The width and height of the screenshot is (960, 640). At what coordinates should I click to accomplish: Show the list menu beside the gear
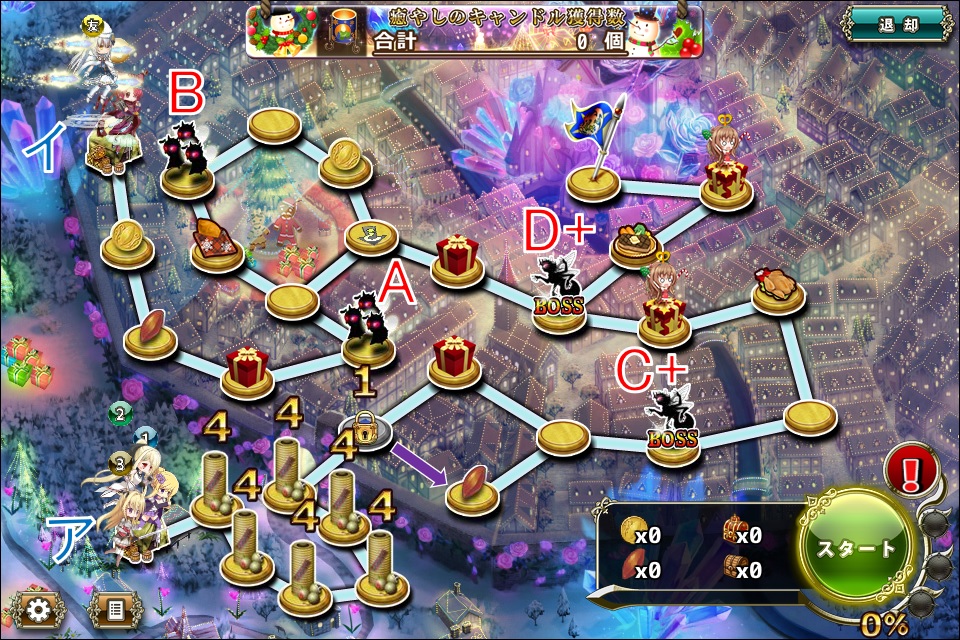(113, 610)
